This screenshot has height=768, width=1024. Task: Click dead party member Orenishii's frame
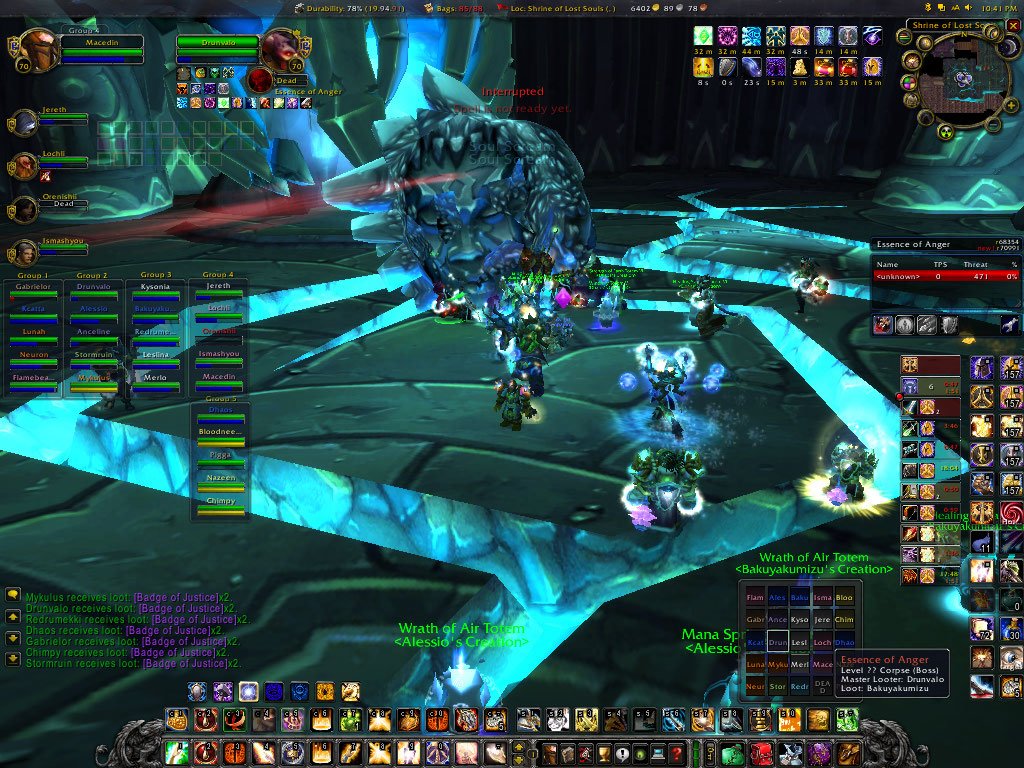25,209
